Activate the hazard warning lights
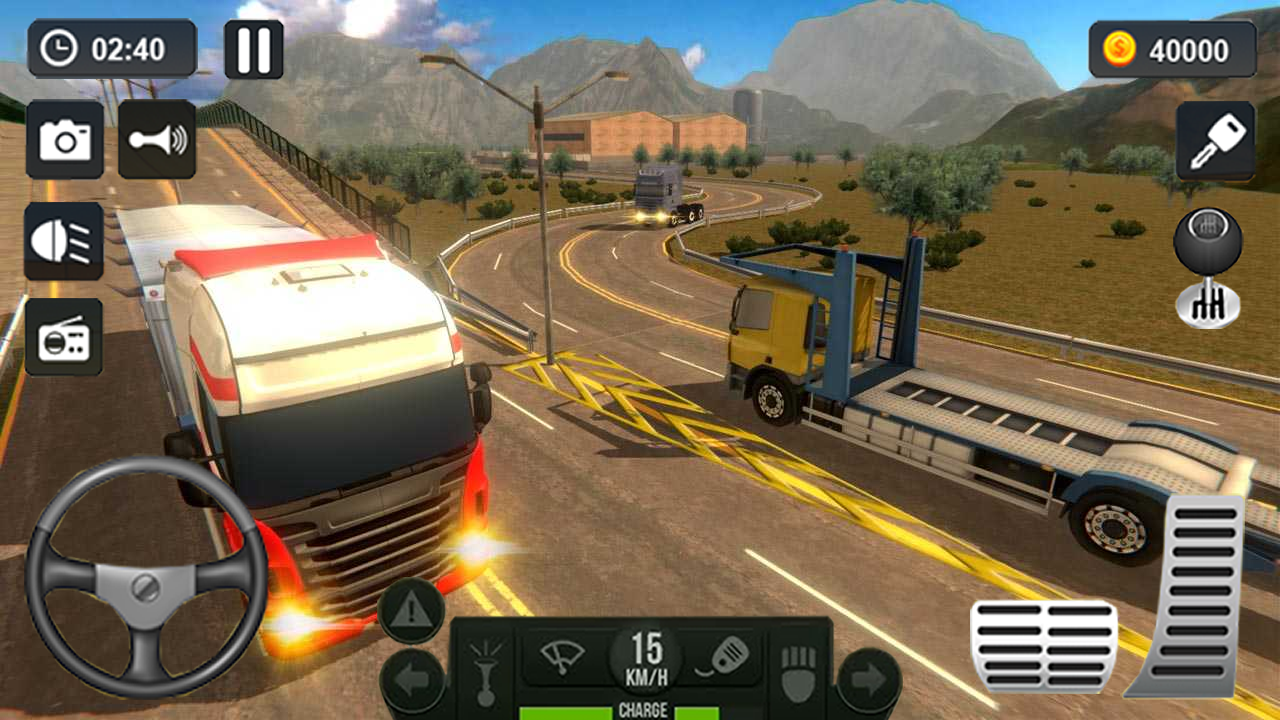 [411, 610]
